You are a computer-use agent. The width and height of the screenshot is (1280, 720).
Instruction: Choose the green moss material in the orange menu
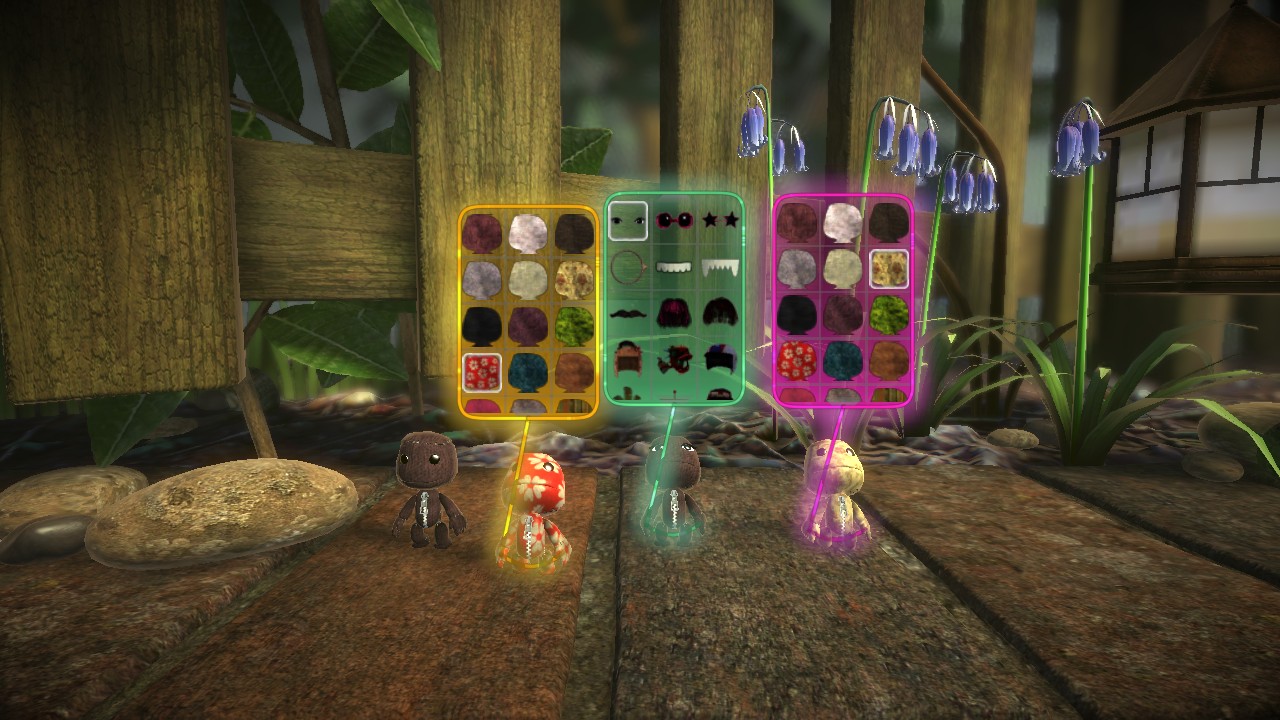coord(577,323)
